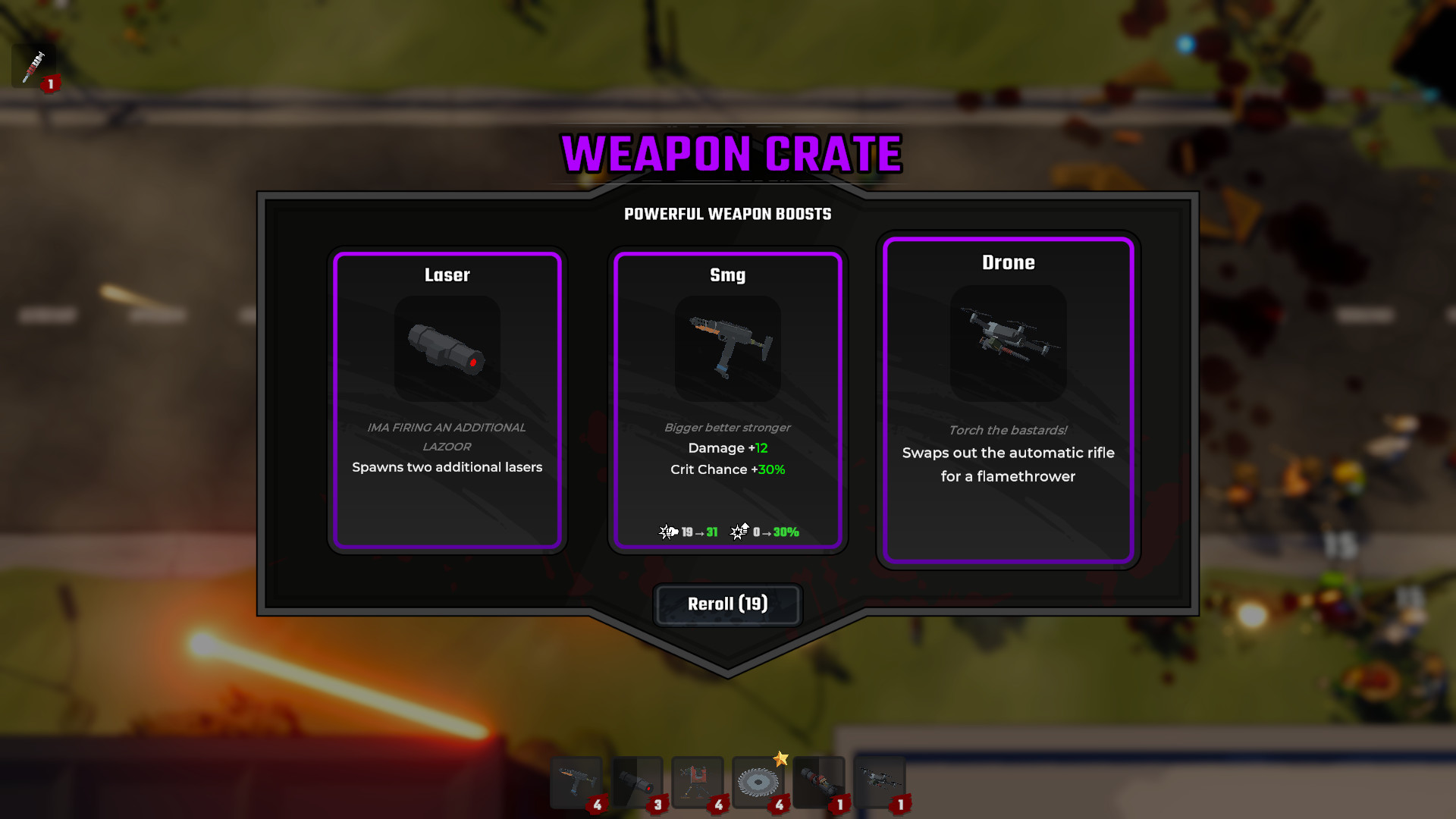Select the turret icon in the weapon bar
The height and width of the screenshot is (819, 1456).
pos(696,781)
